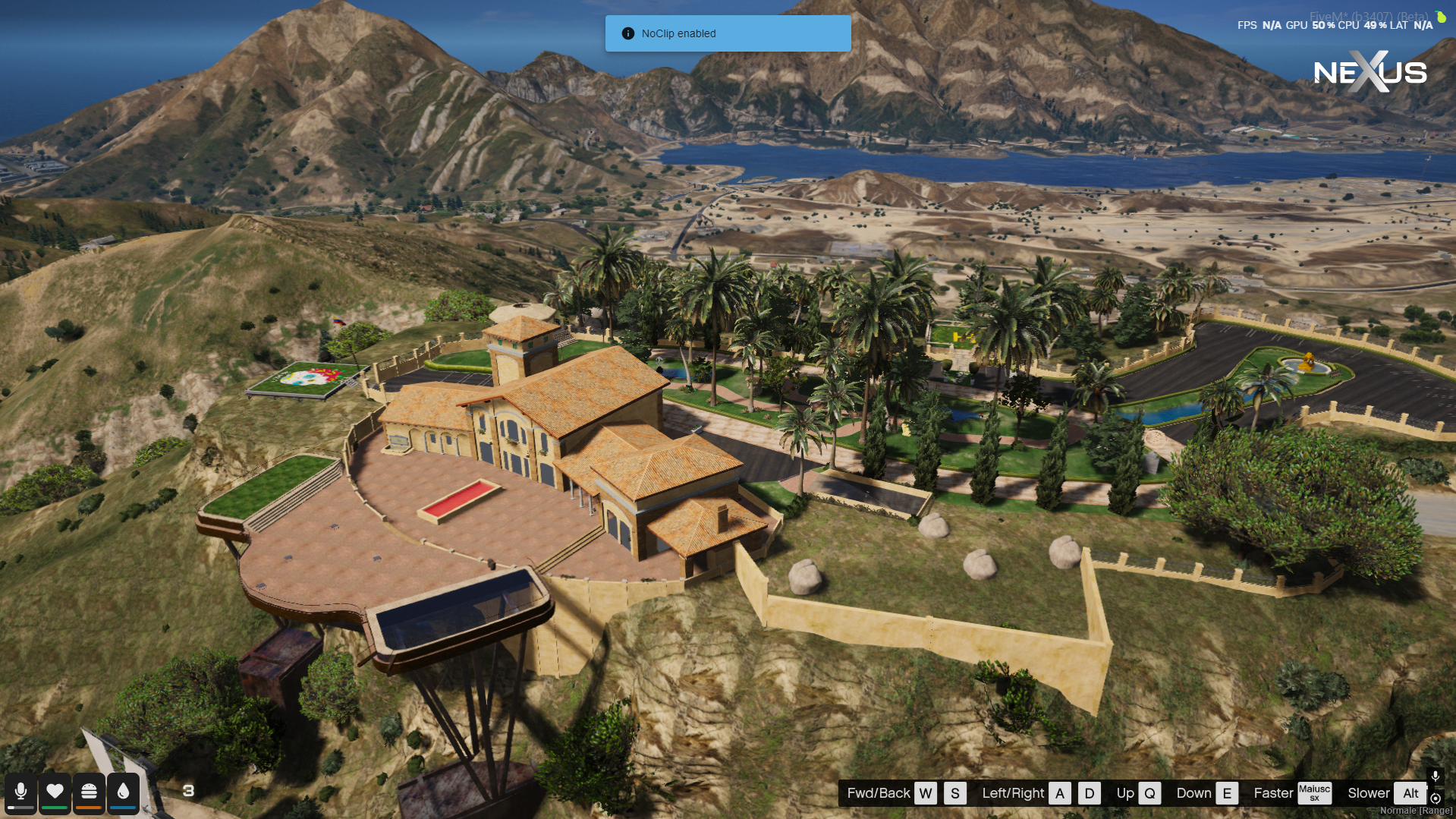Dismiss the NoClip enabled notification
This screenshot has height=819, width=1456.
(728, 33)
